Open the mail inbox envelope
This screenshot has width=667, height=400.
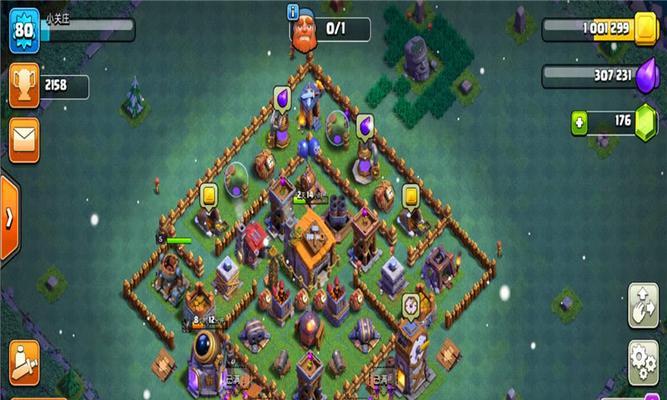click(24, 135)
